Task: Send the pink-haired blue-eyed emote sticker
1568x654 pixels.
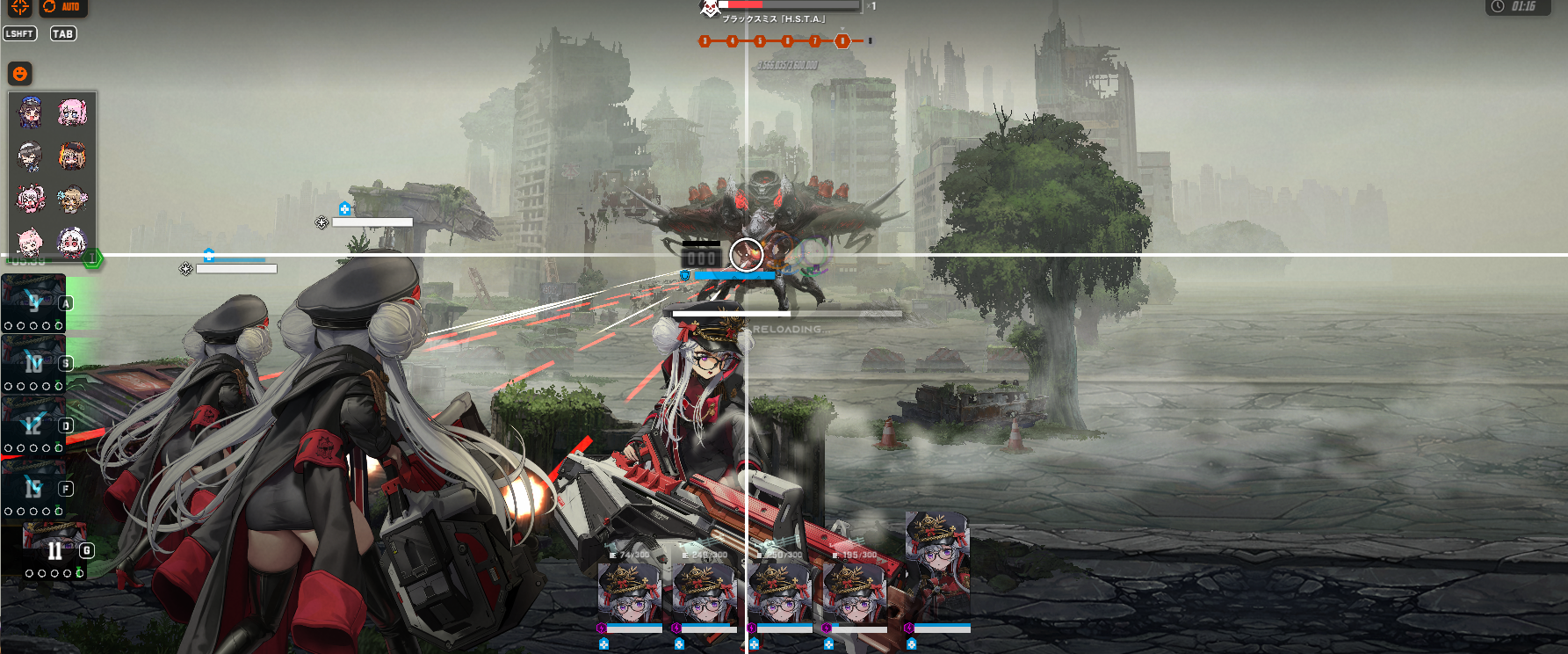Action: pos(72,113)
